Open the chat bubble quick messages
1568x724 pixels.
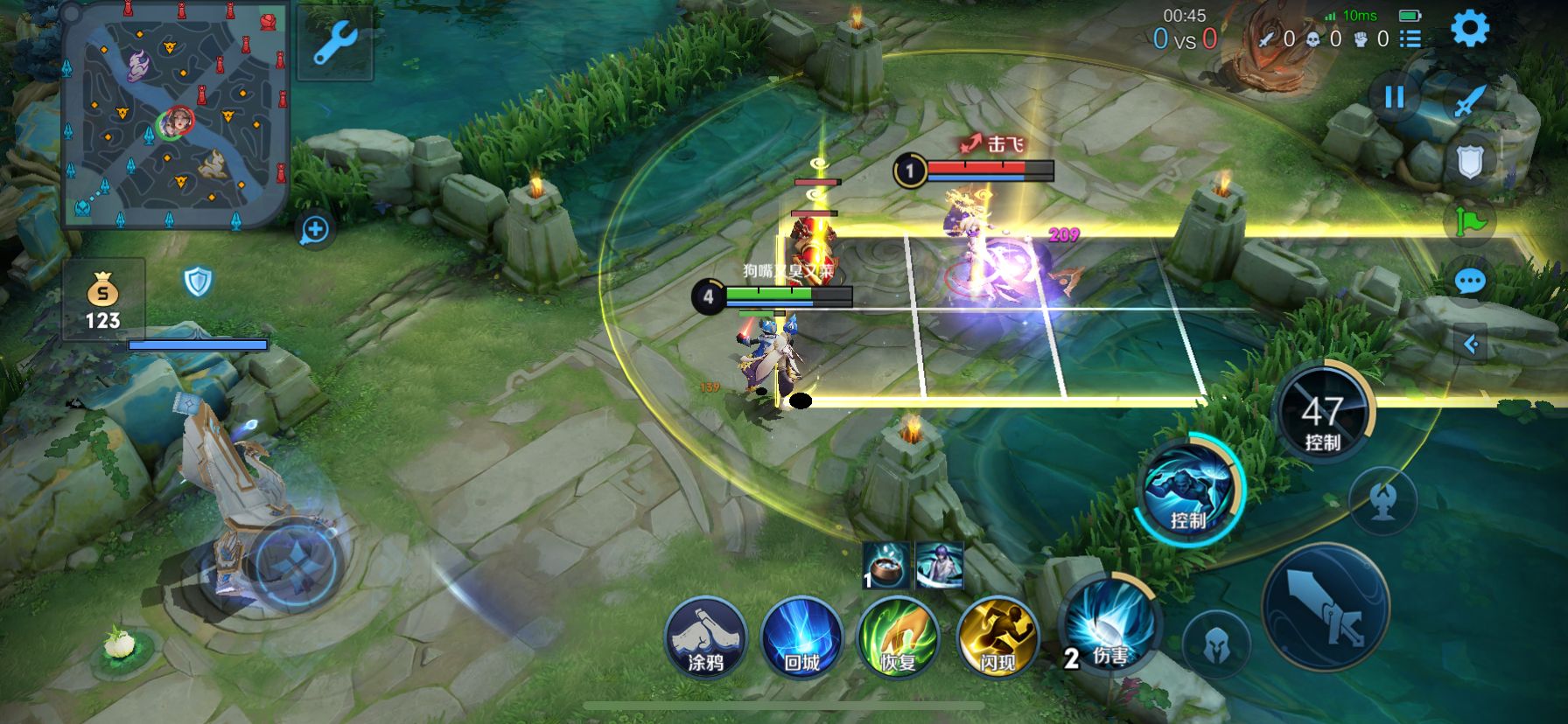click(x=1470, y=282)
